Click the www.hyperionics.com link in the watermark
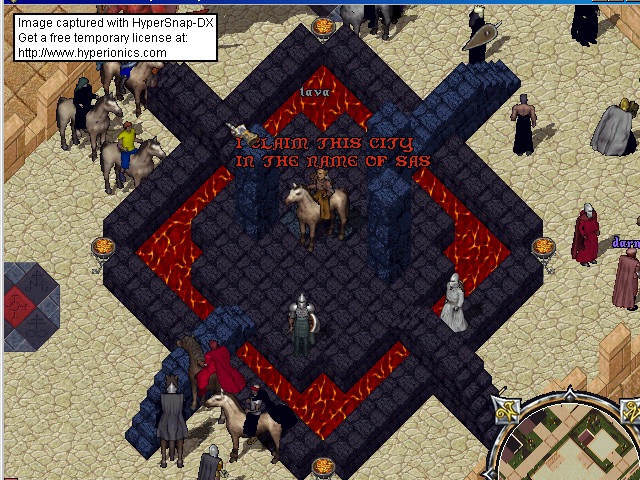 [x=92, y=53]
